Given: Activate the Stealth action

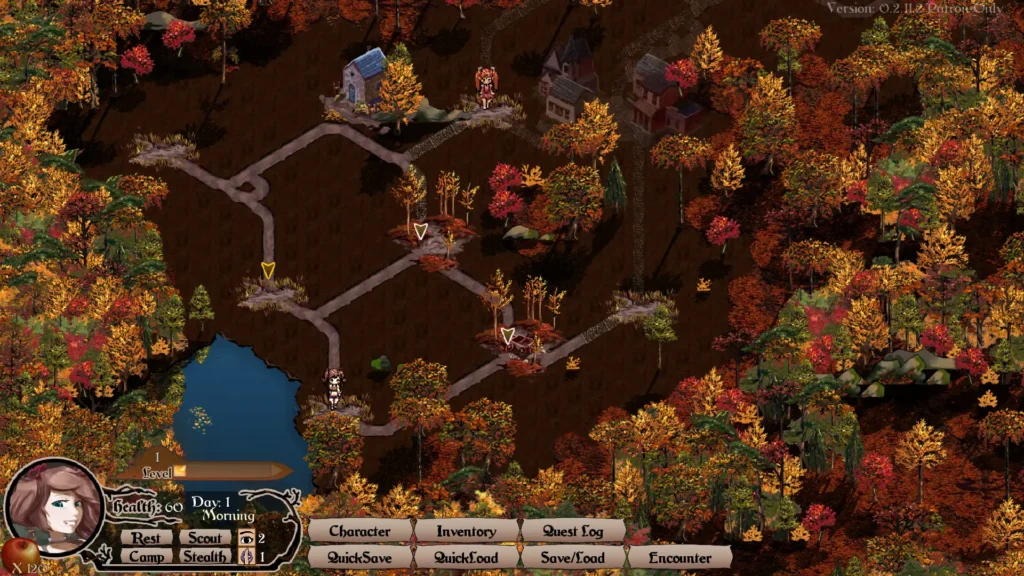Looking at the screenshot, I should click(x=204, y=556).
